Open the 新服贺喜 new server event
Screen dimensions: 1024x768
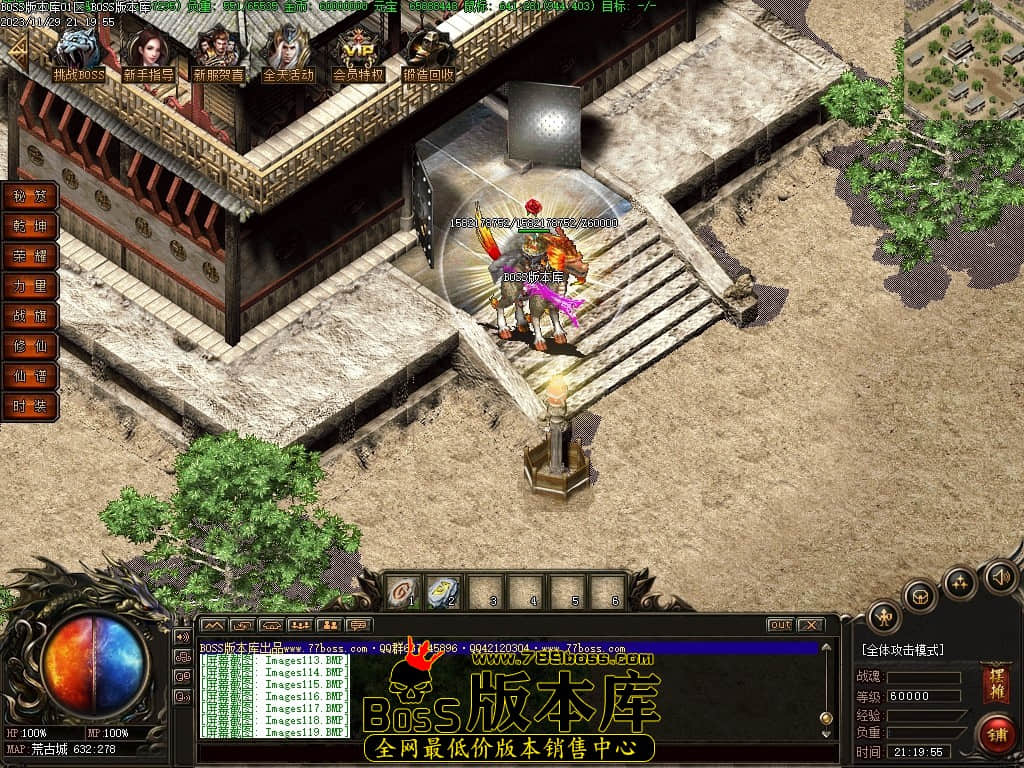click(219, 54)
